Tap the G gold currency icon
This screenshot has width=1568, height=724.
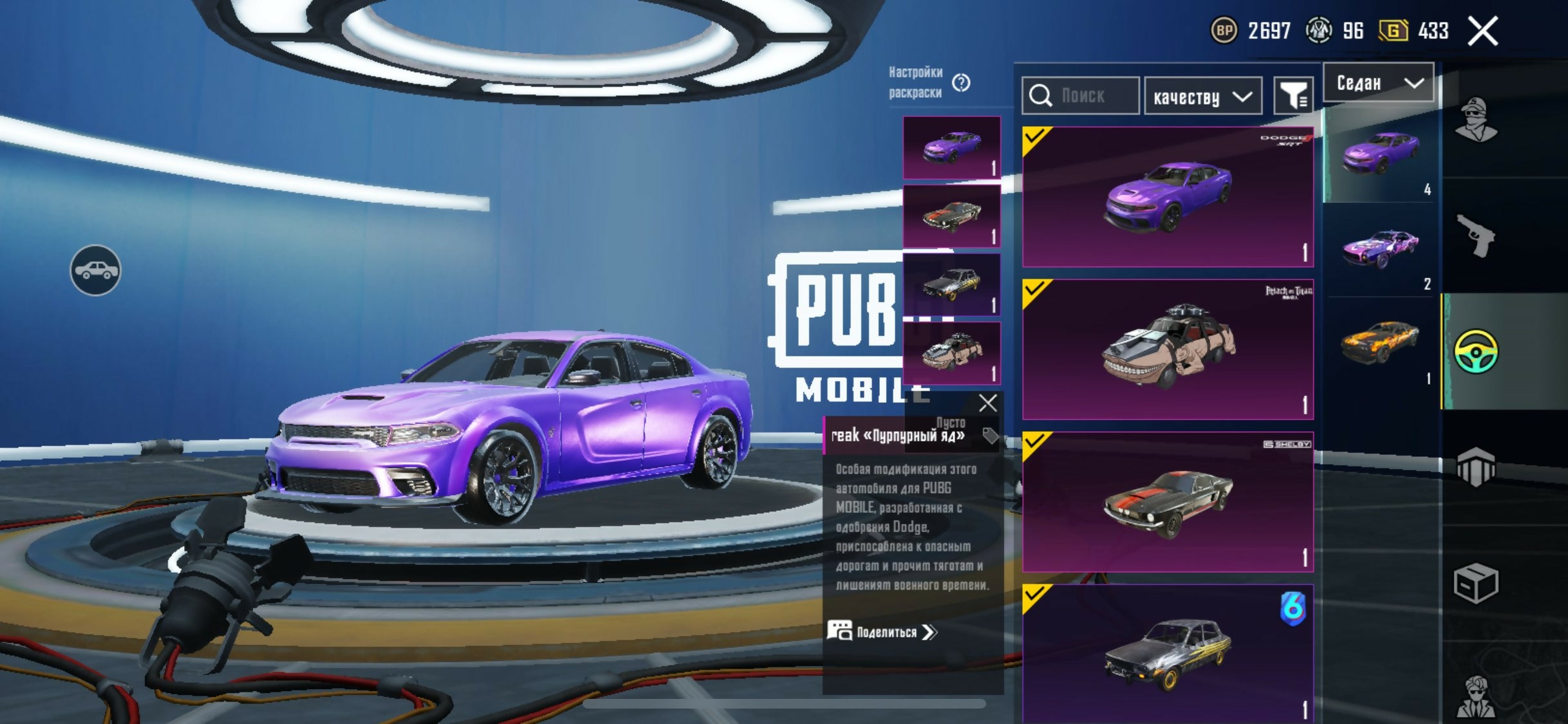1393,31
